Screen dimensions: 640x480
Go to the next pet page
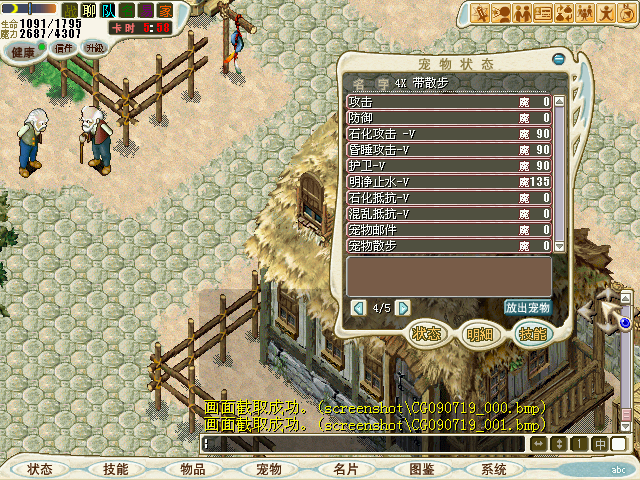coord(403,308)
